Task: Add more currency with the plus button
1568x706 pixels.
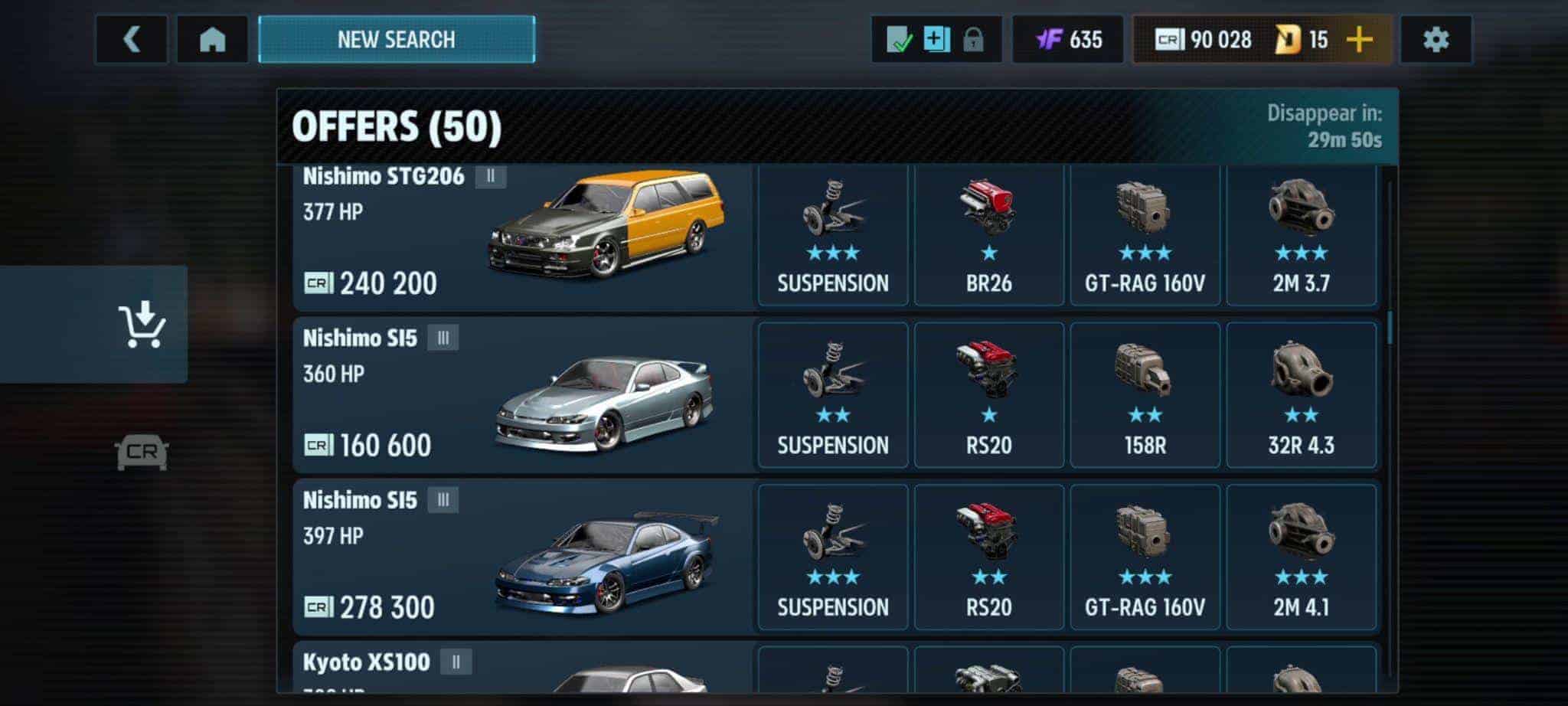Action: [1359, 40]
